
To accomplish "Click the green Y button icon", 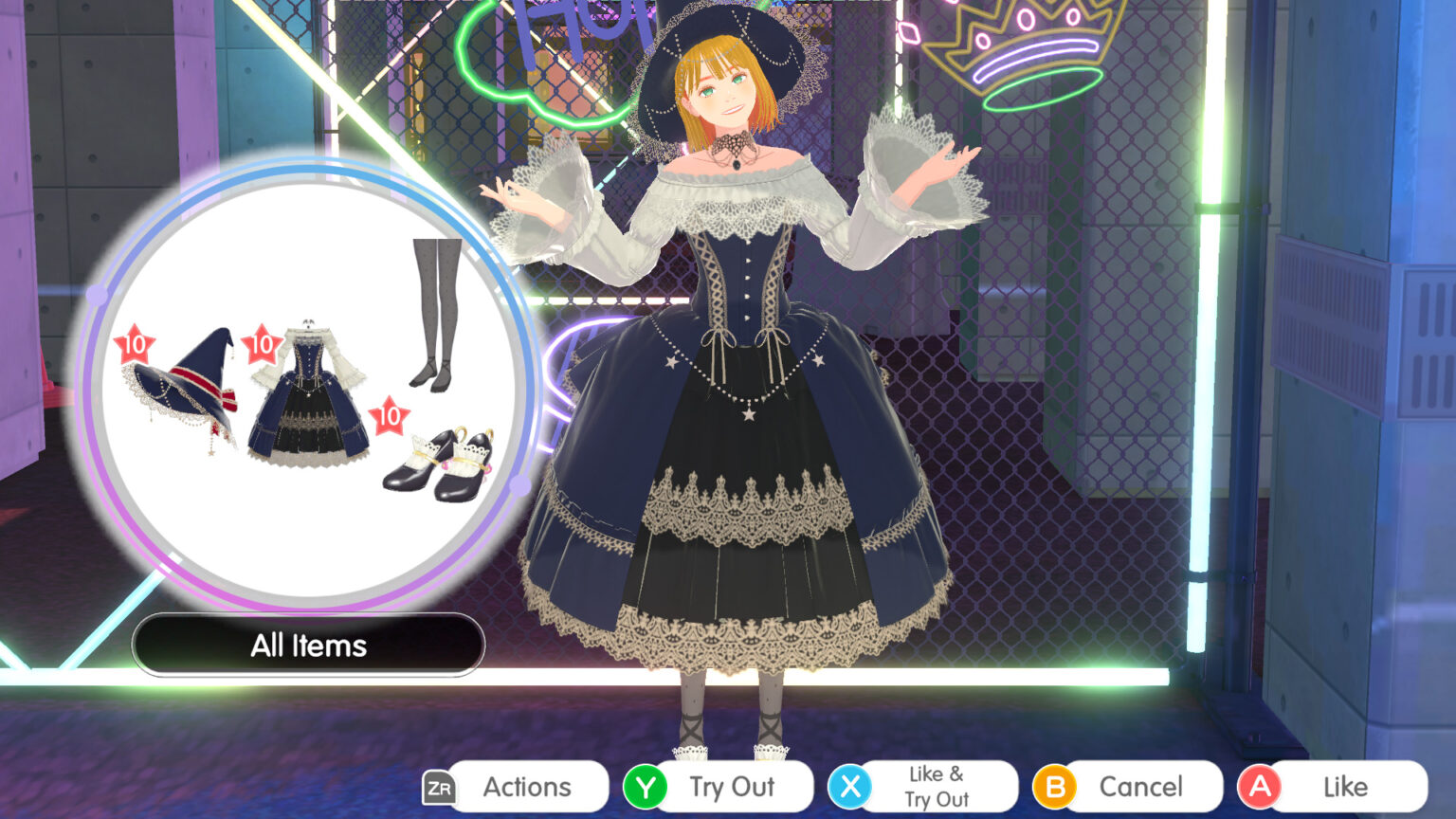I will click(646, 786).
